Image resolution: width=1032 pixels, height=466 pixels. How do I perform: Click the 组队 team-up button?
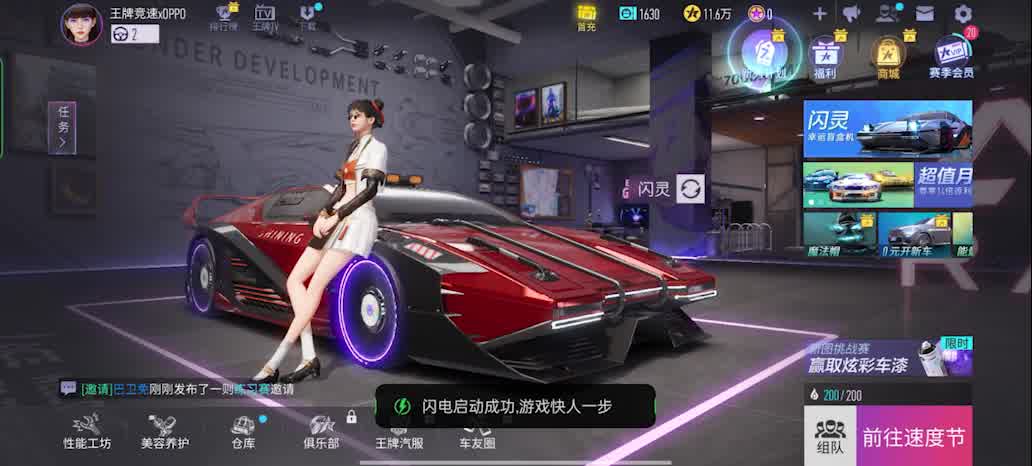pos(829,436)
